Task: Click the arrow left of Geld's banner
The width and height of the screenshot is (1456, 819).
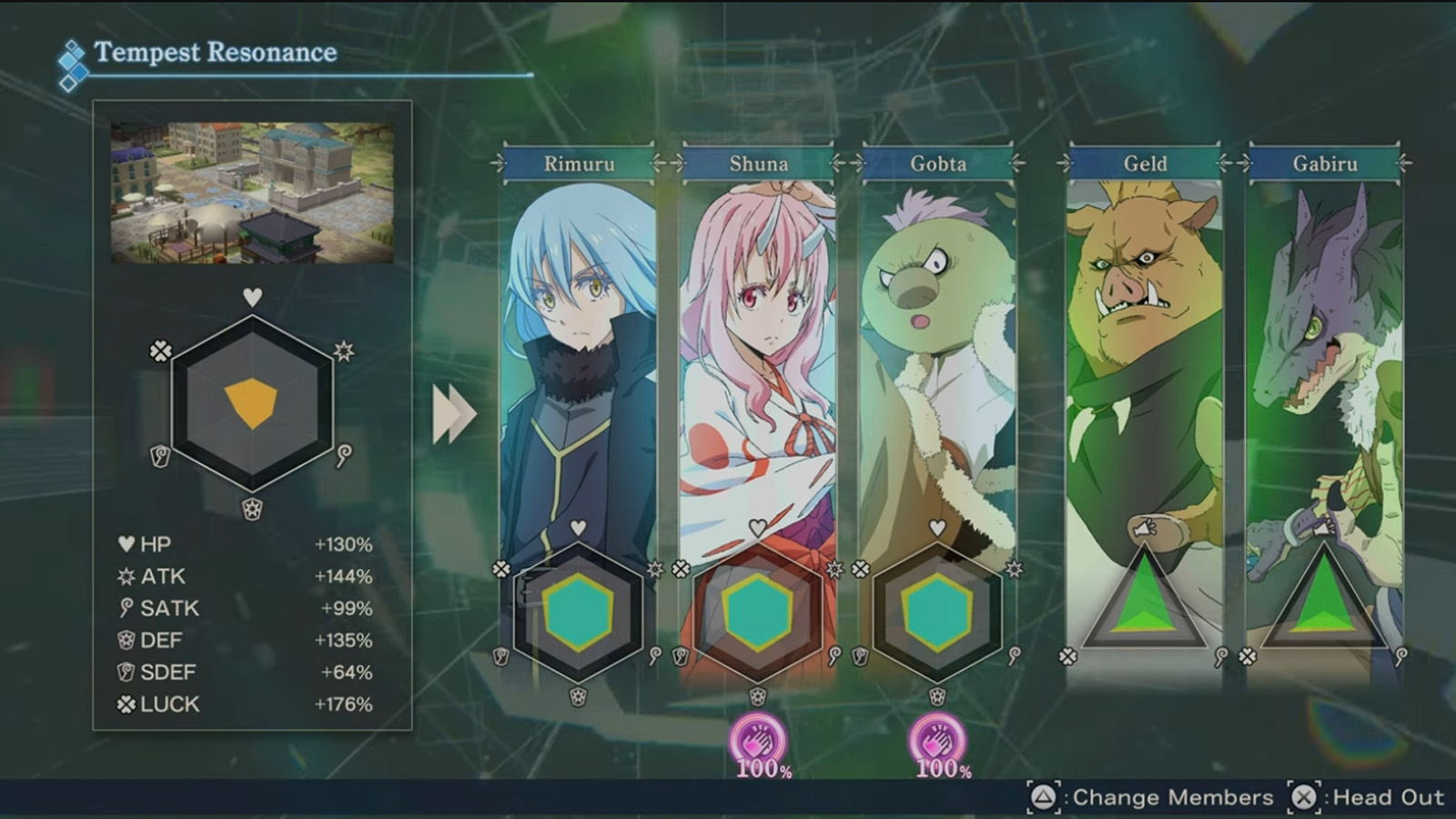Action: click(1063, 164)
